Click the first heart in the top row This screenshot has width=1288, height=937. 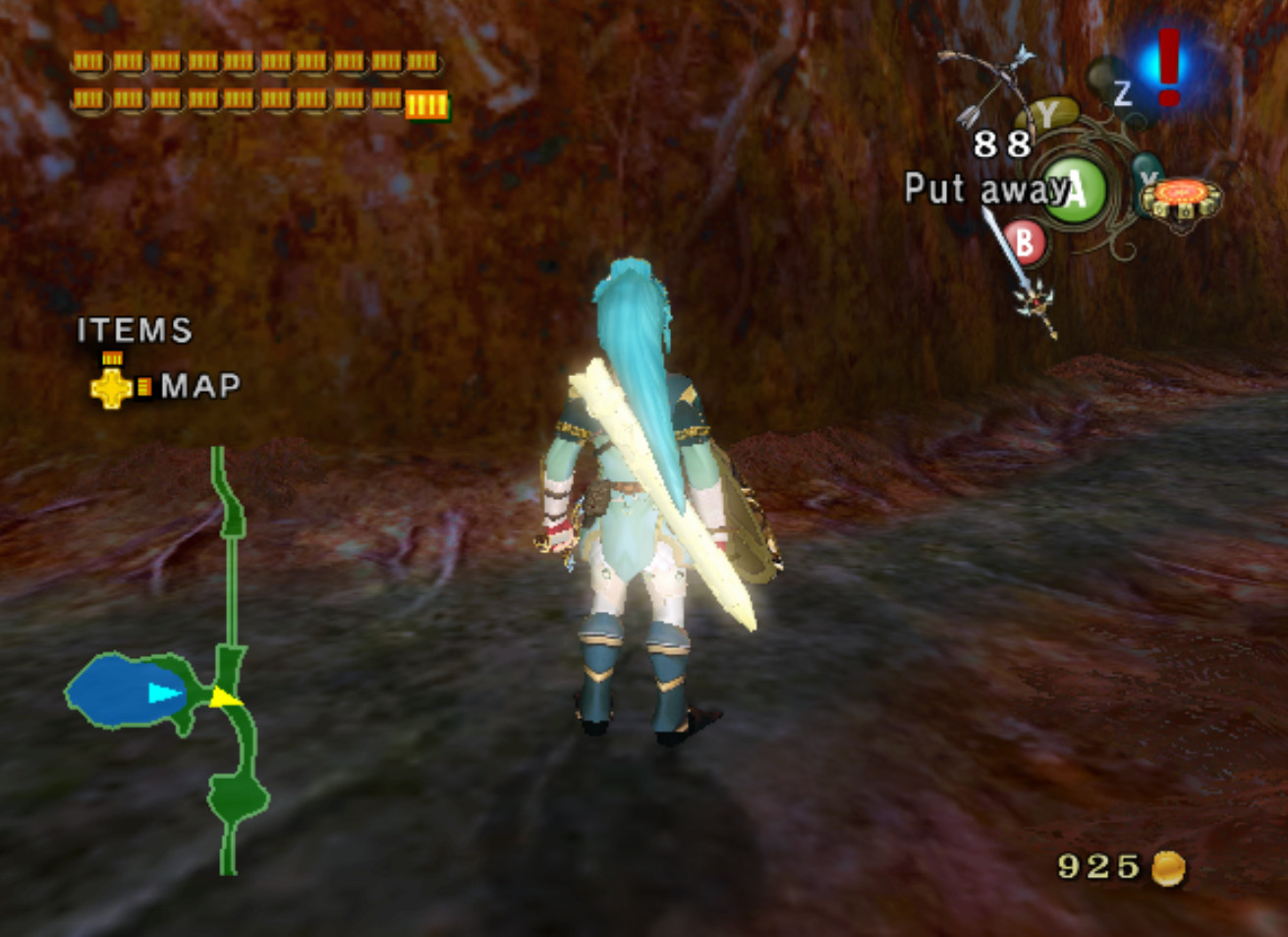(x=86, y=61)
